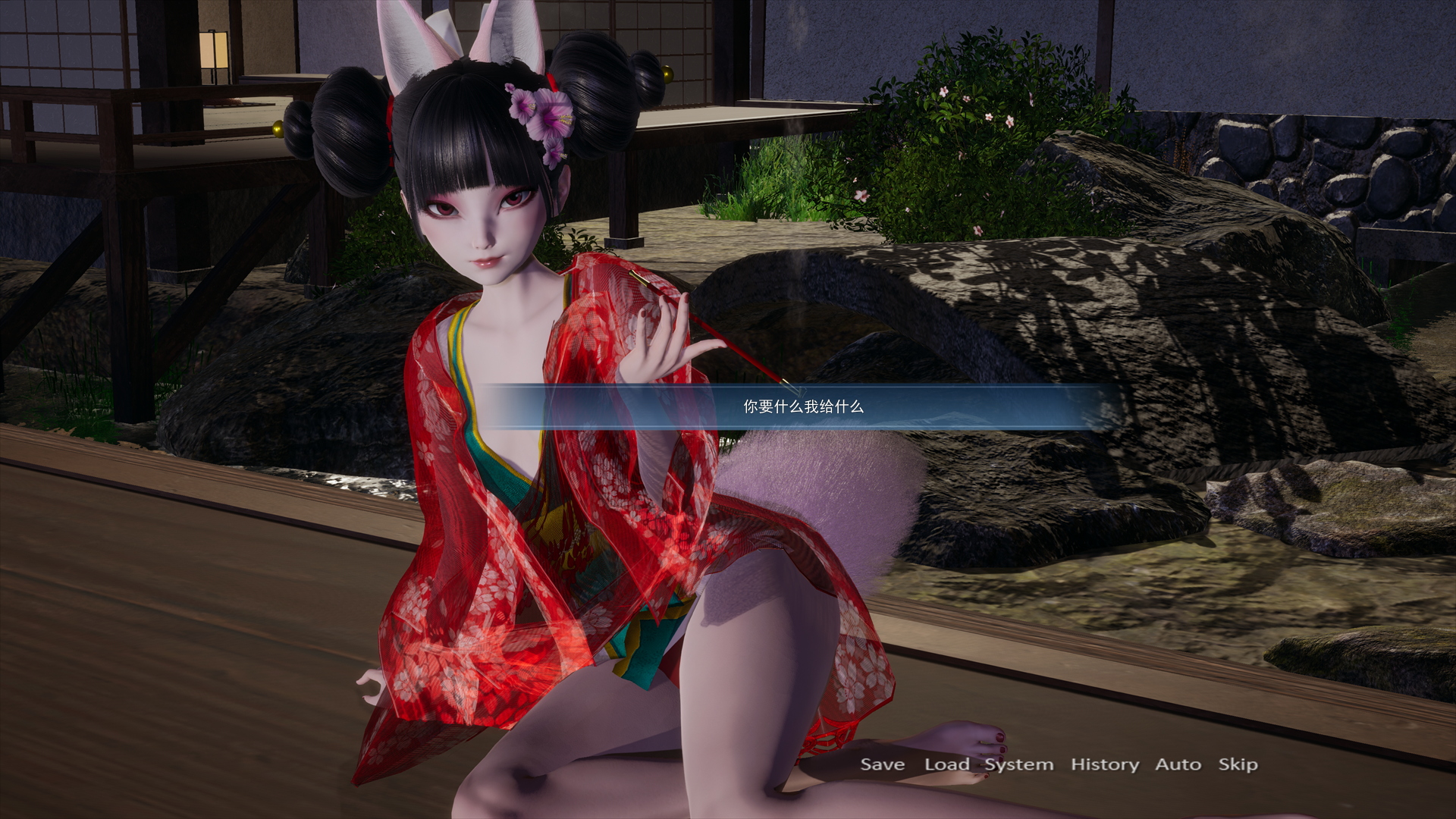Toggle Auto text advance
This screenshot has width=1456, height=819.
tap(1177, 764)
